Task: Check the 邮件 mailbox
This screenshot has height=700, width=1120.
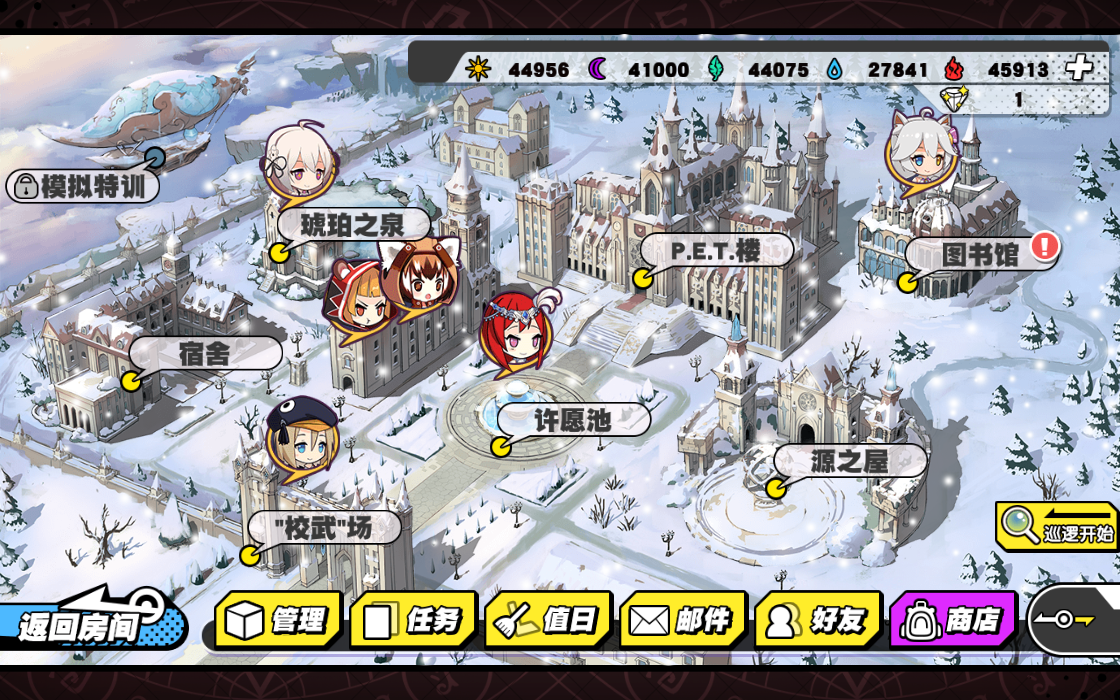Action: 683,620
